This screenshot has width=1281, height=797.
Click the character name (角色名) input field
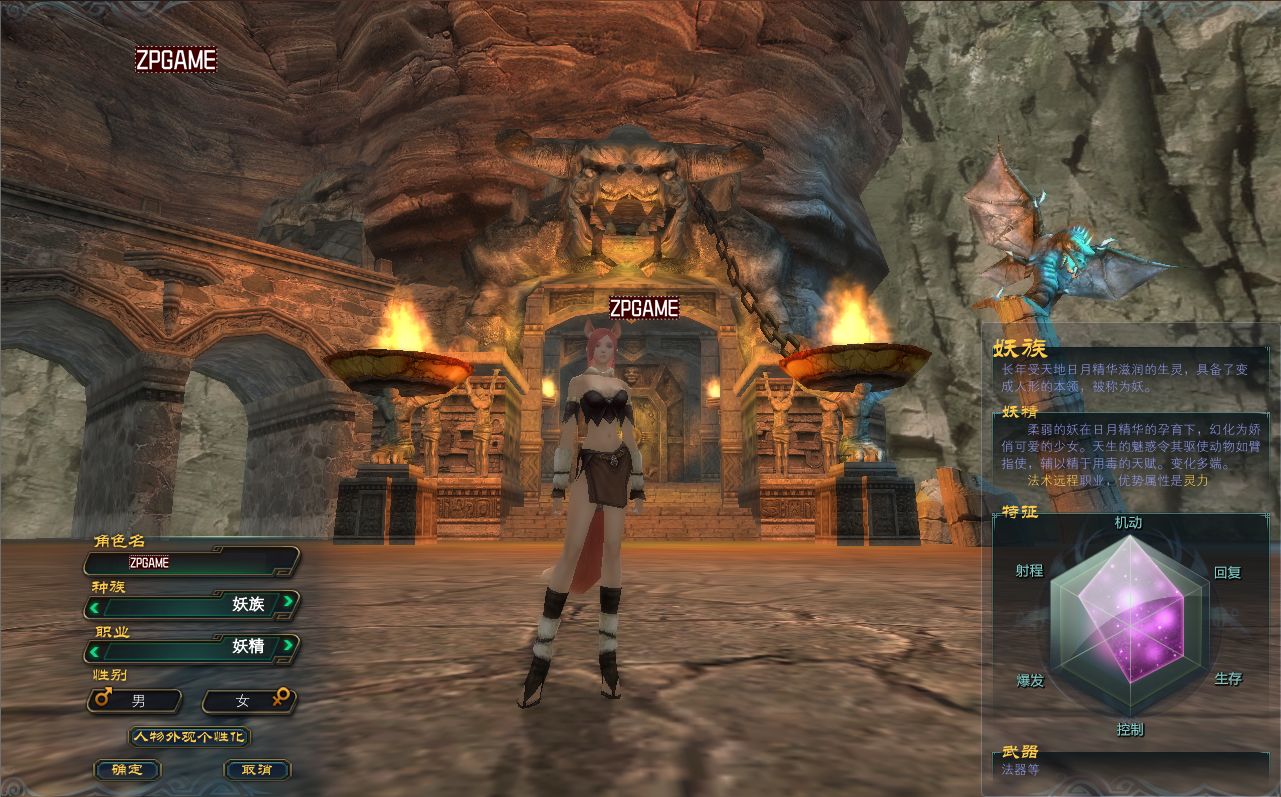pyautogui.click(x=192, y=562)
